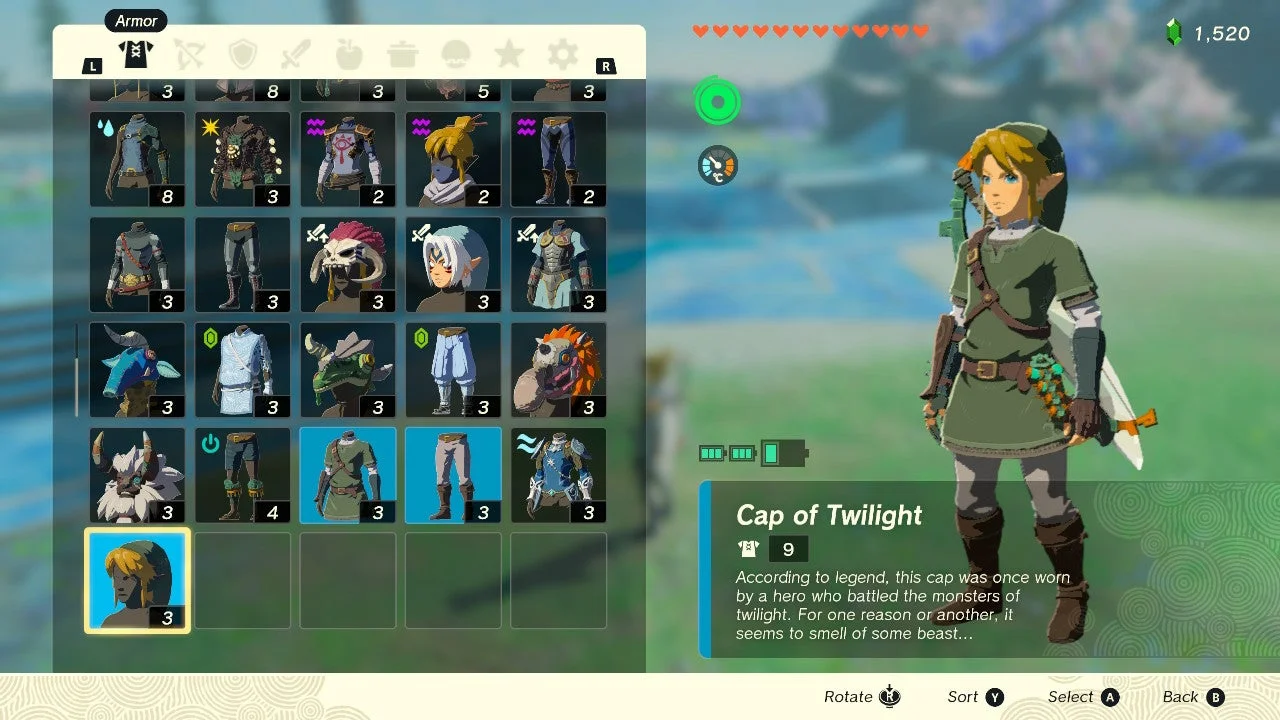Equip the Cap of Twilight
Image resolution: width=1280 pixels, height=720 pixels.
pos(136,580)
